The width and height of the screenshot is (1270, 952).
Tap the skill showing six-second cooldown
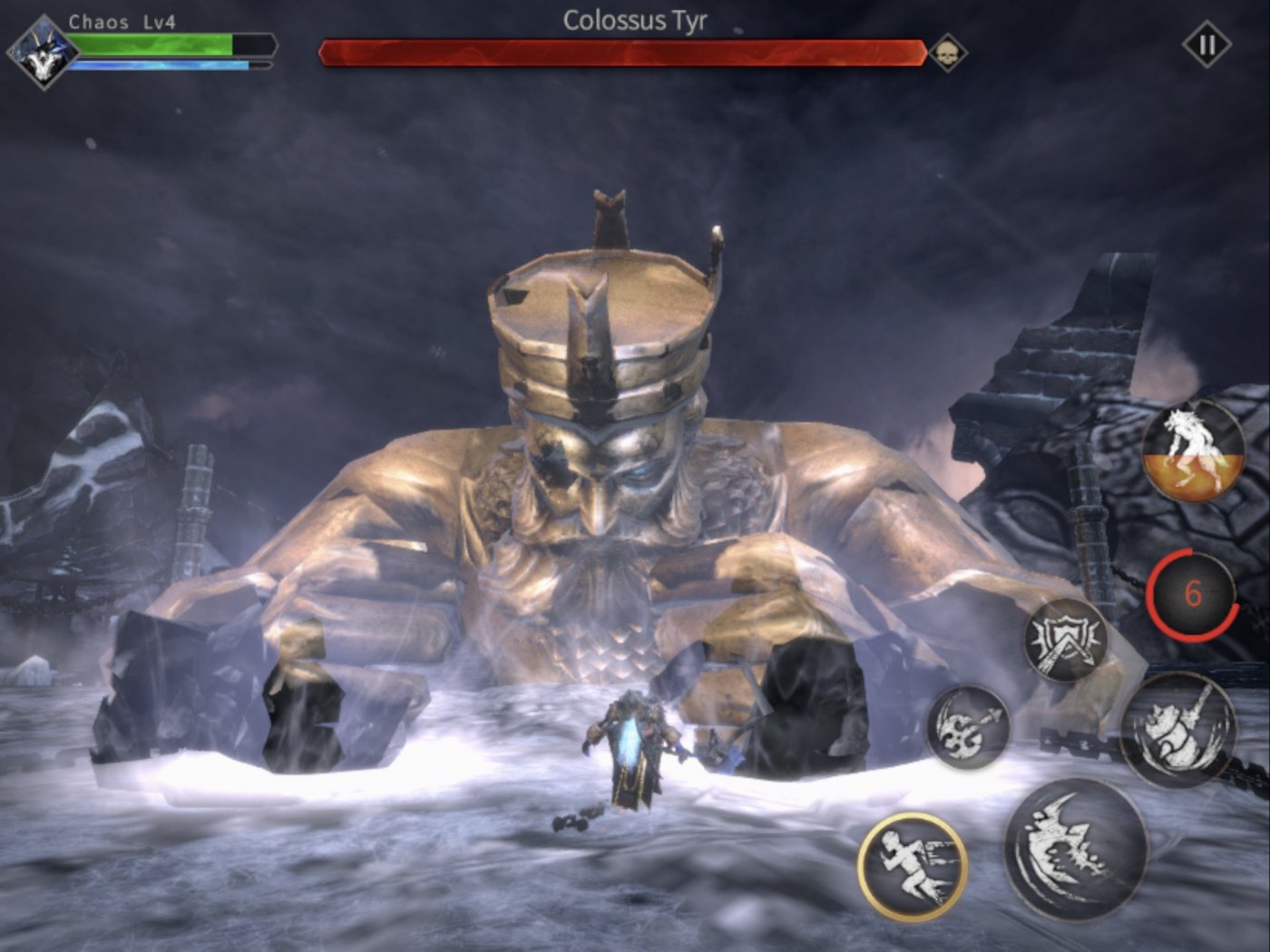[x=1195, y=594]
